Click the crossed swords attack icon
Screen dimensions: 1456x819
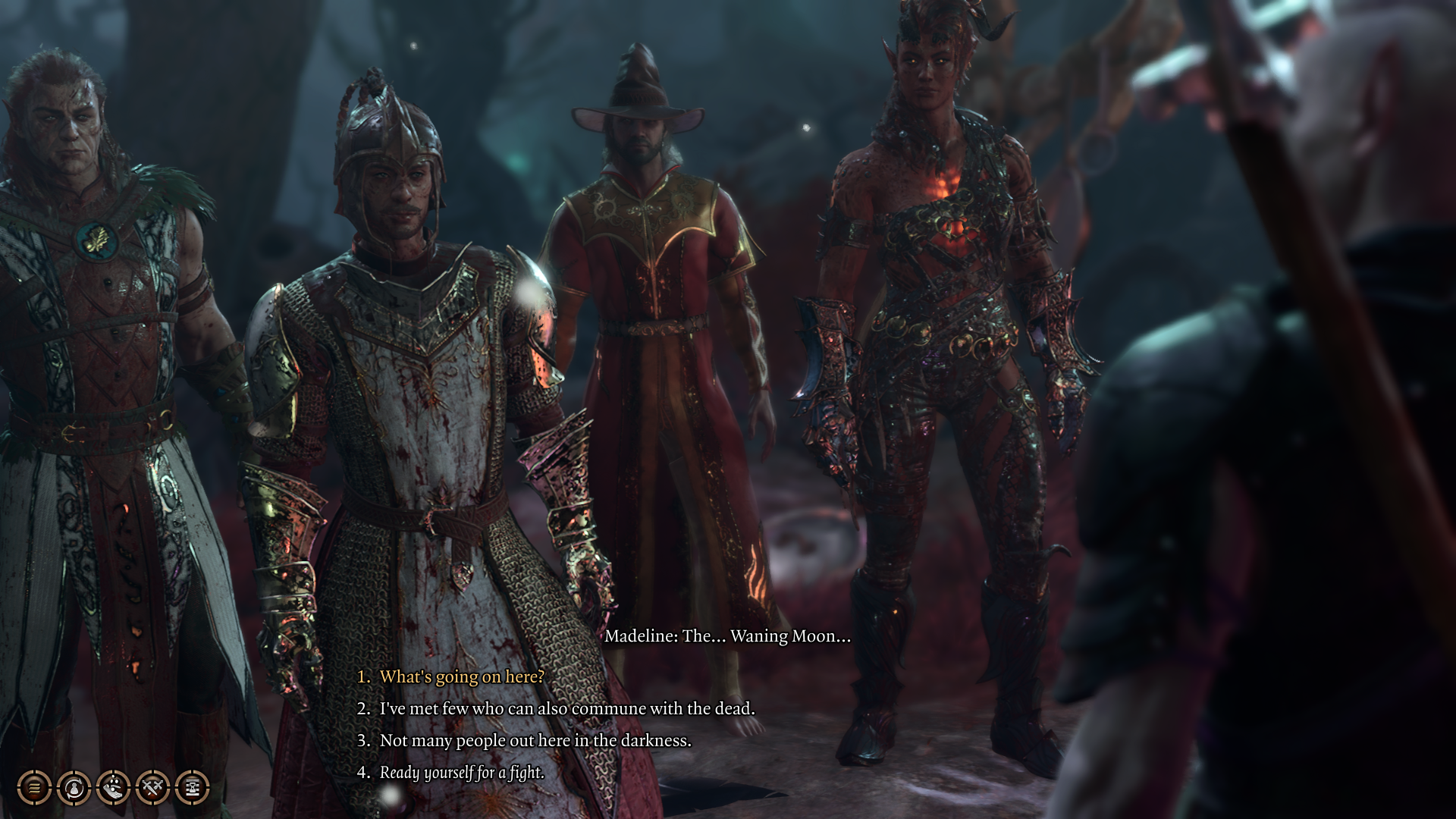(152, 788)
